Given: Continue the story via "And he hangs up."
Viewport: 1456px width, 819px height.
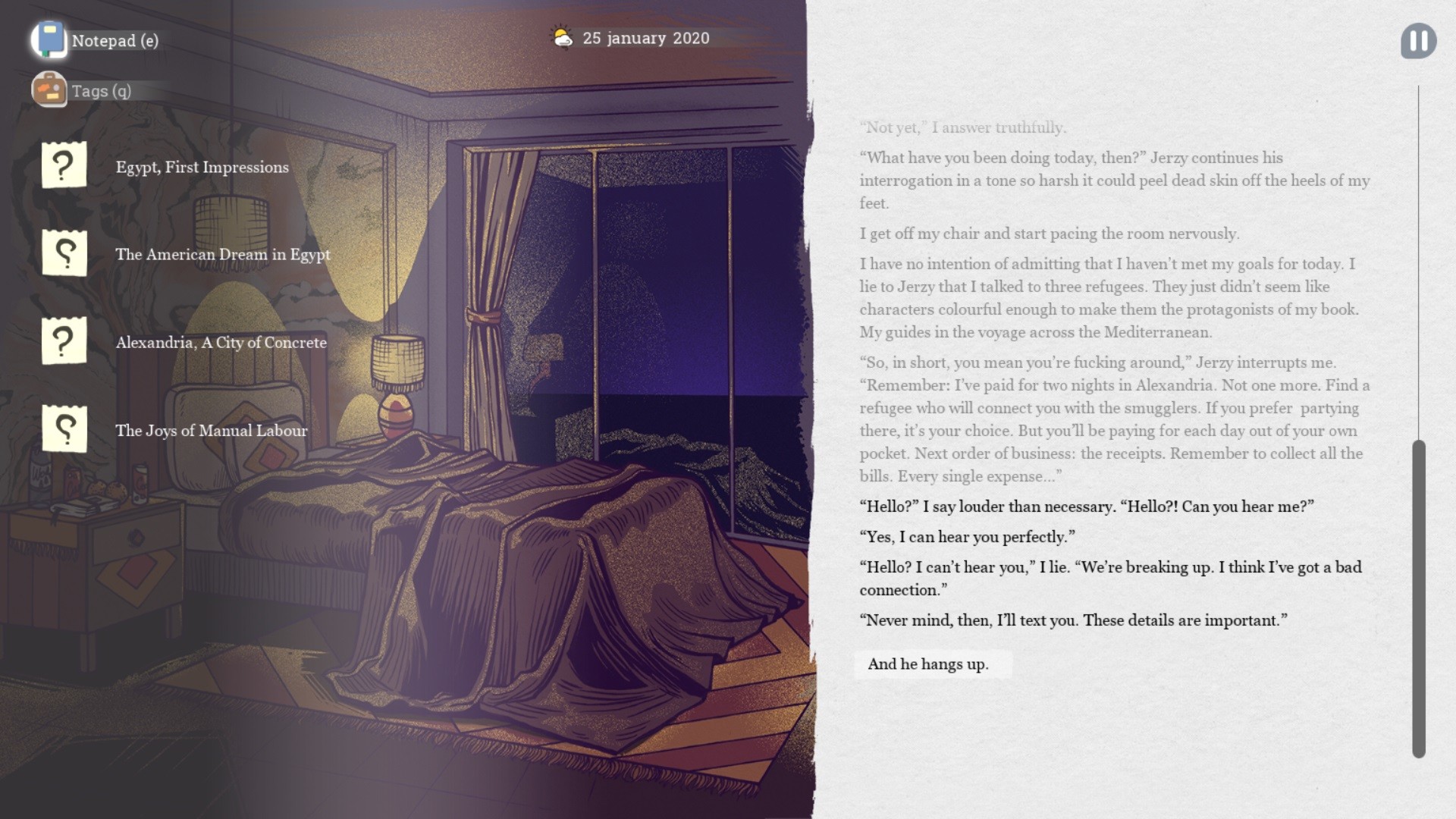Looking at the screenshot, I should point(933,664).
